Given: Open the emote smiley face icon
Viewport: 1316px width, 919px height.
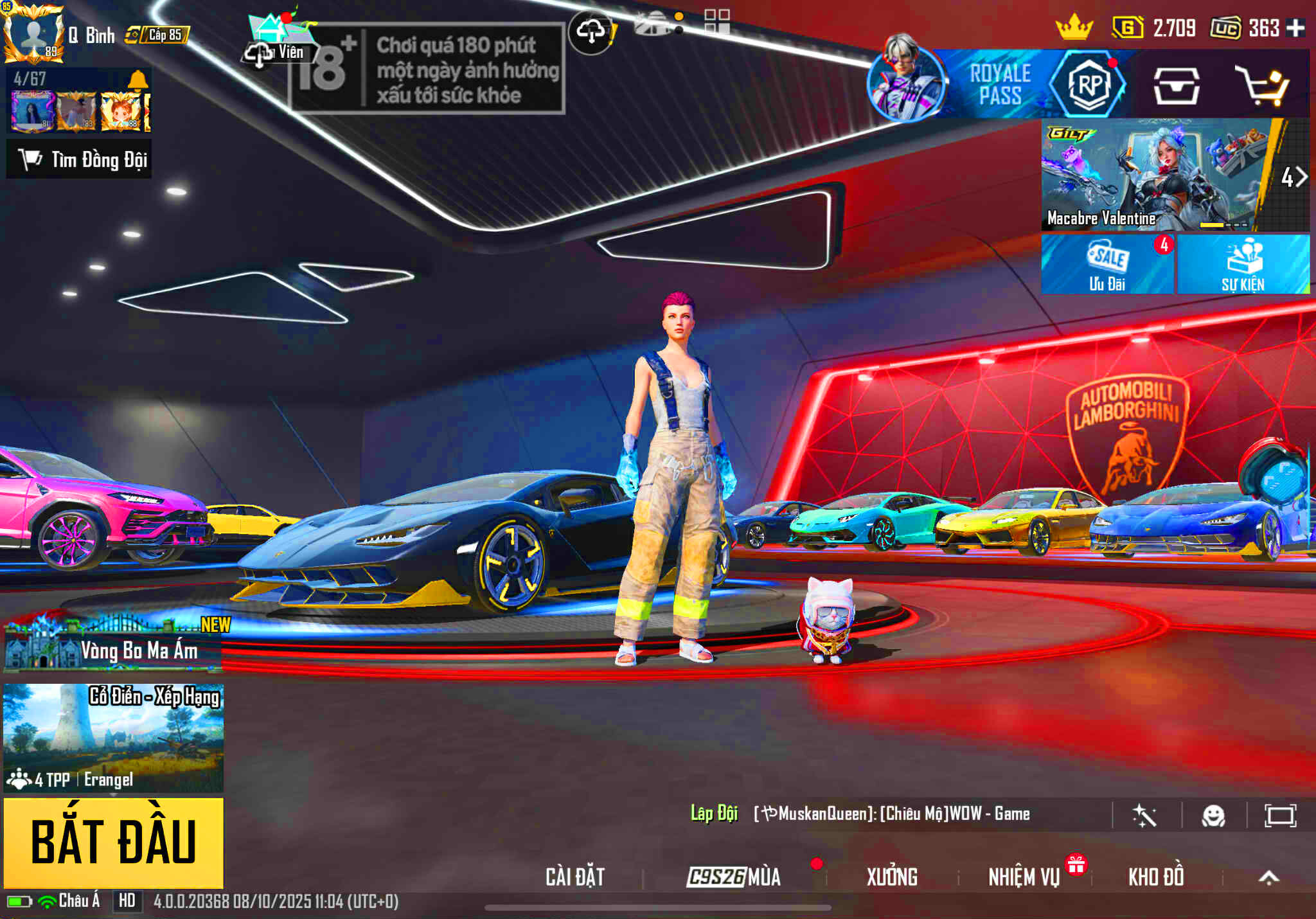Looking at the screenshot, I should click(x=1213, y=816).
